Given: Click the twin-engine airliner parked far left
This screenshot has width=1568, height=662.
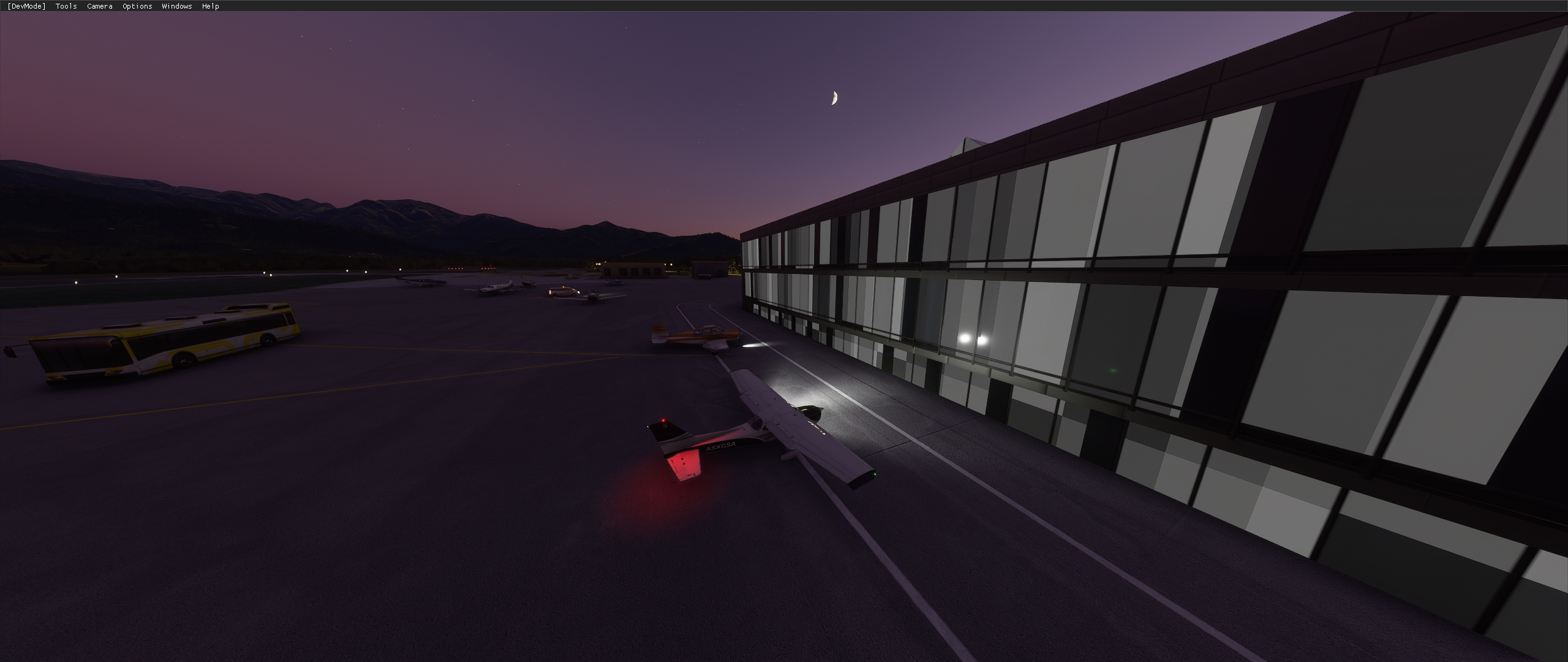Looking at the screenshot, I should coord(420,282).
